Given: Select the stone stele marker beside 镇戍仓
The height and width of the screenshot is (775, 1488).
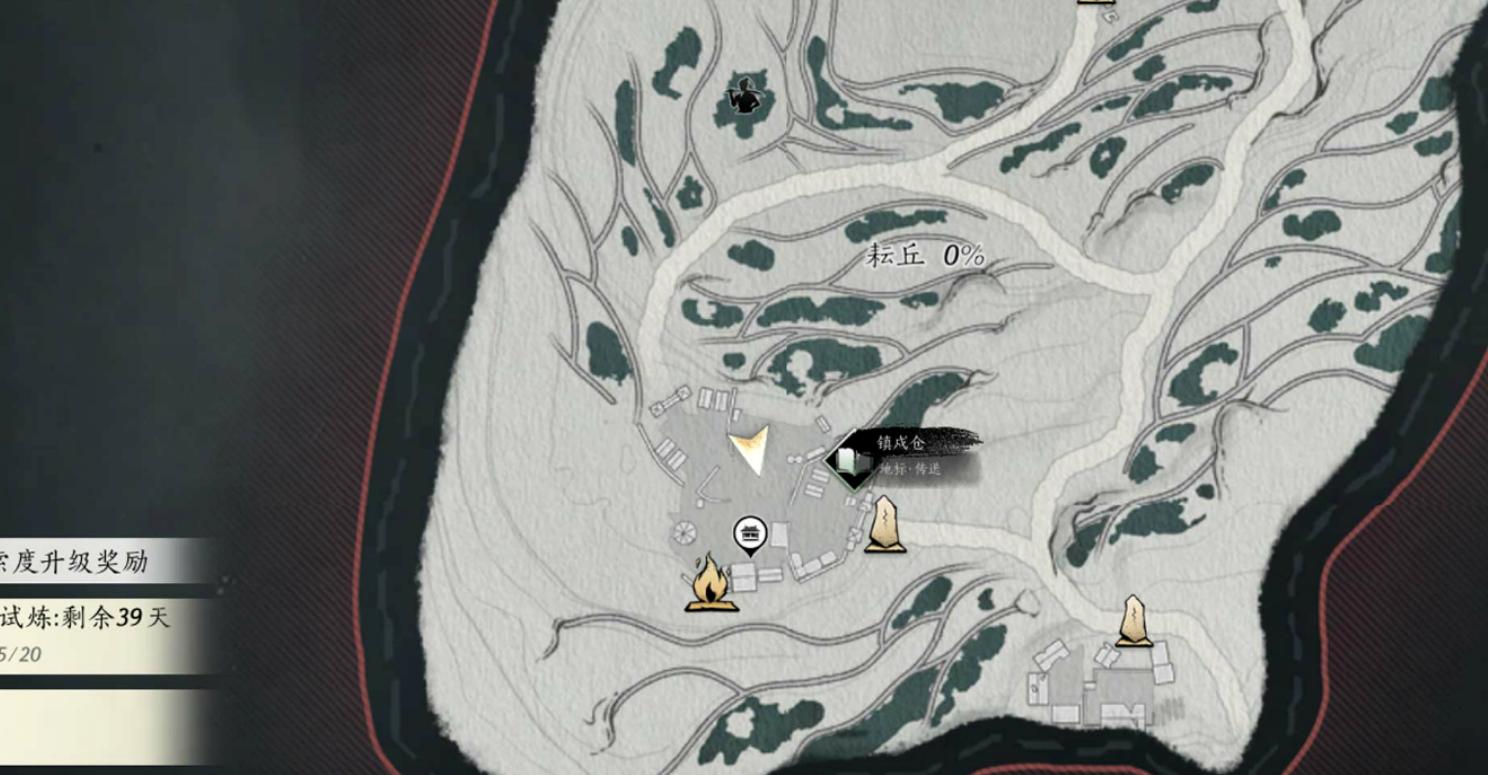Looking at the screenshot, I should tap(884, 524).
